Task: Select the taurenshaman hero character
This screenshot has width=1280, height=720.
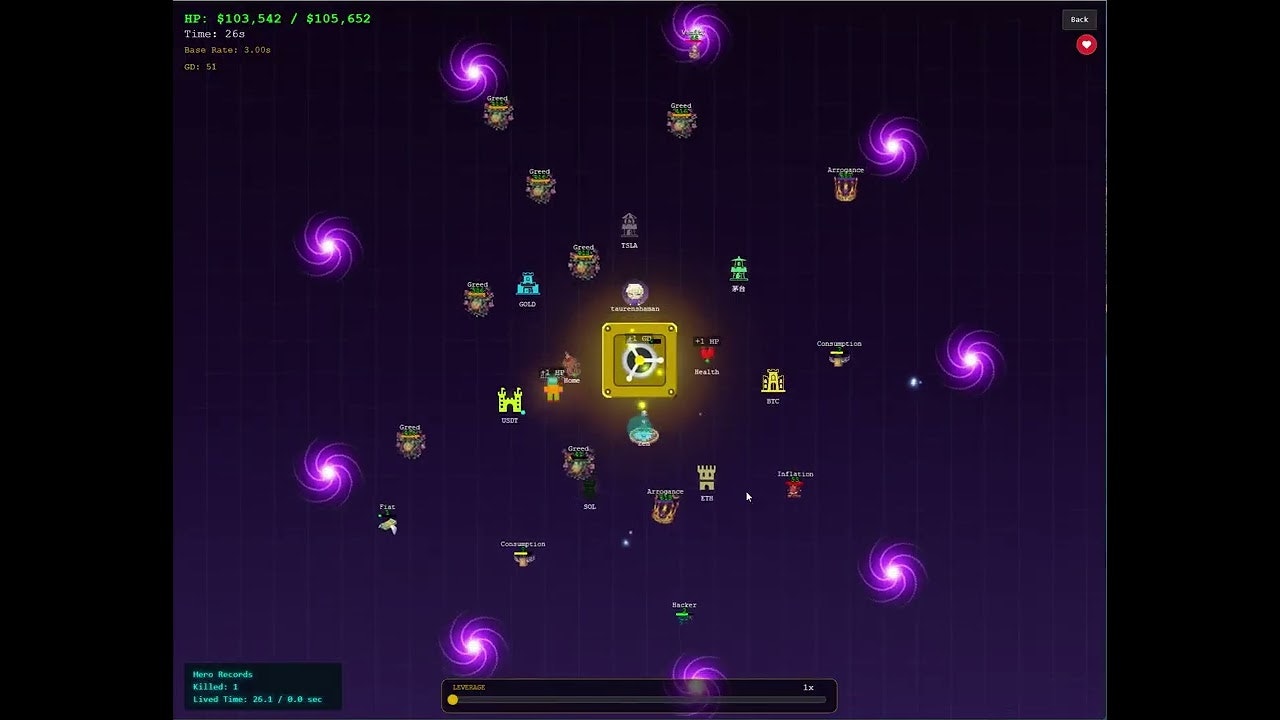Action: [634, 293]
